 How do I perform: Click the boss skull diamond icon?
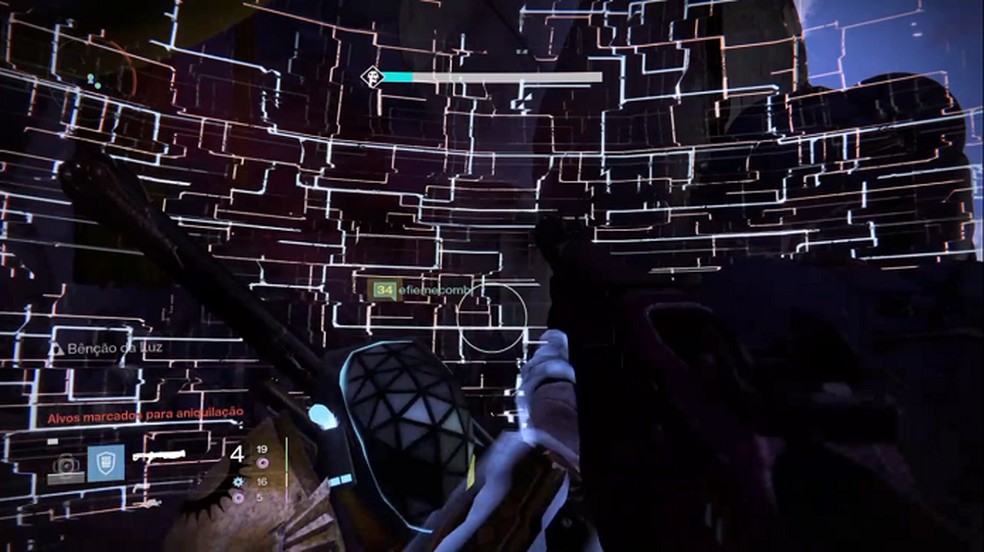370,76
